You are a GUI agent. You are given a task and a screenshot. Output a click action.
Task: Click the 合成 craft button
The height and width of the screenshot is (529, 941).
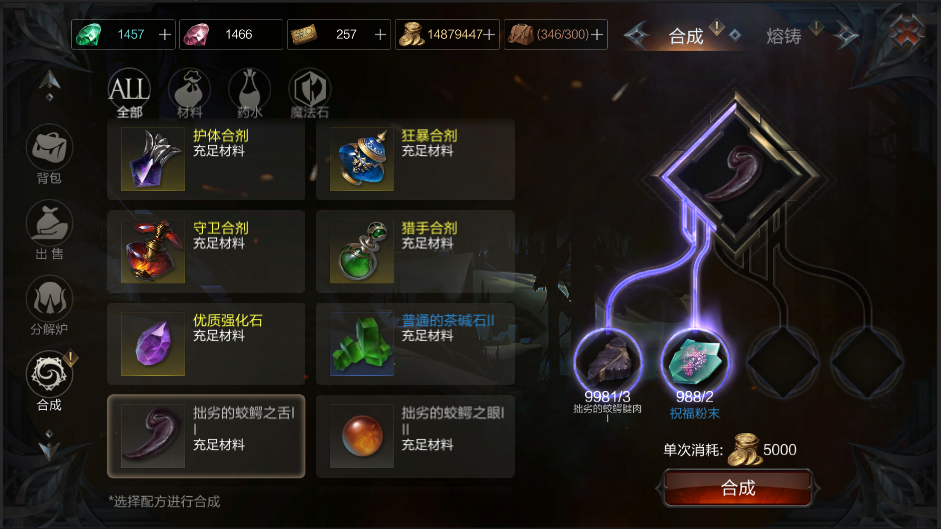pyautogui.click(x=738, y=488)
